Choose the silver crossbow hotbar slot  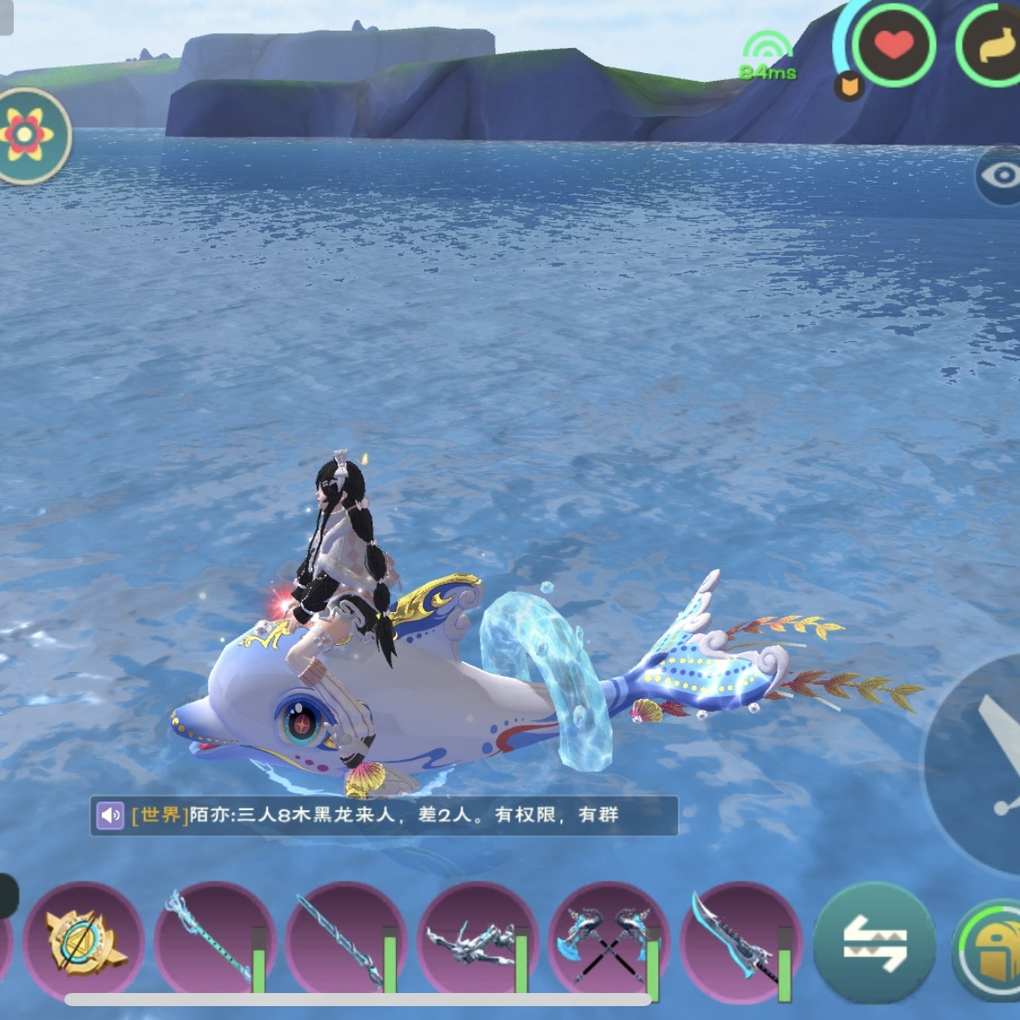coord(476,941)
